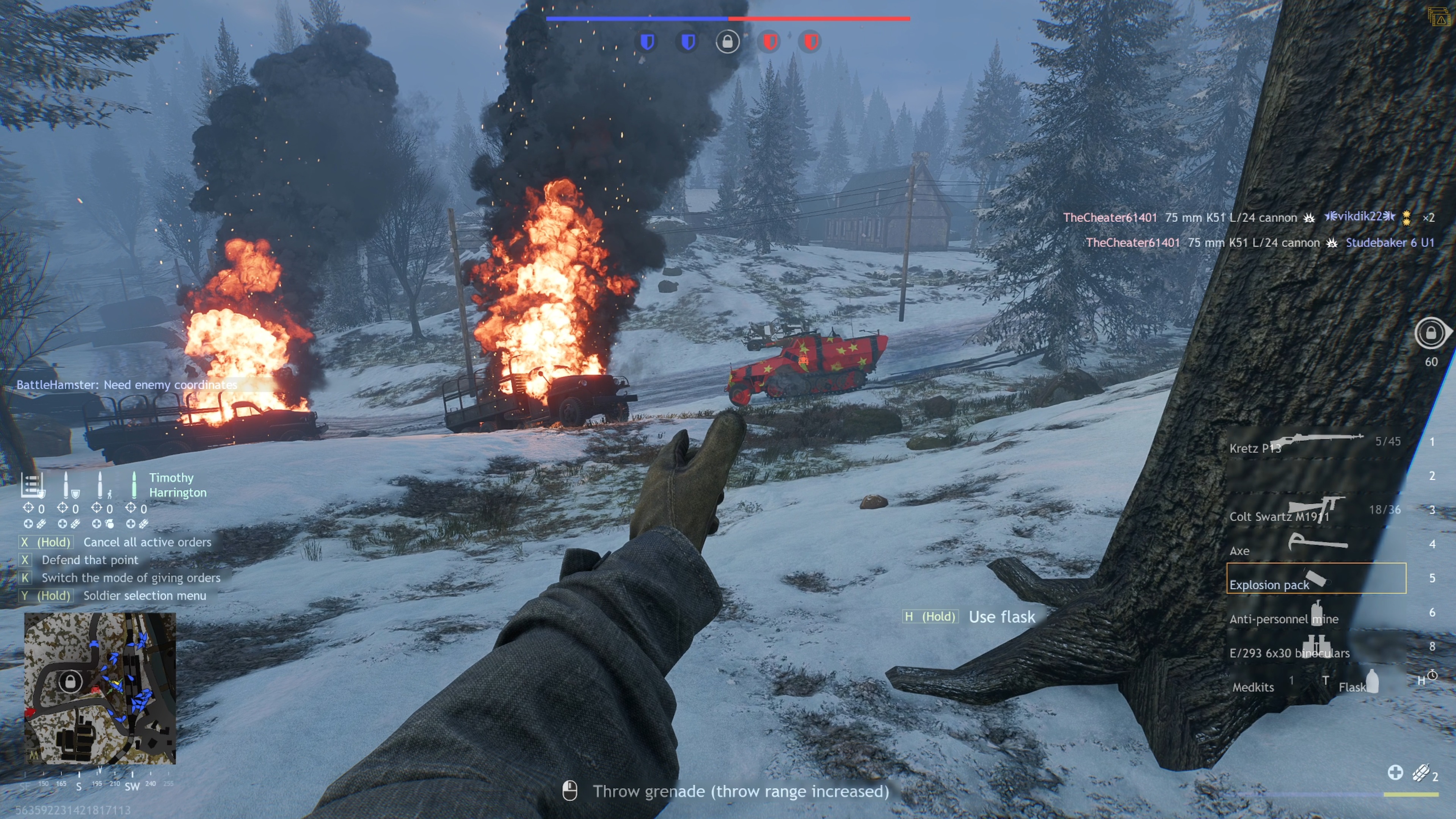This screenshot has width=1456, height=819.
Task: Select the Timothy Harrington squad member
Action: (177, 485)
